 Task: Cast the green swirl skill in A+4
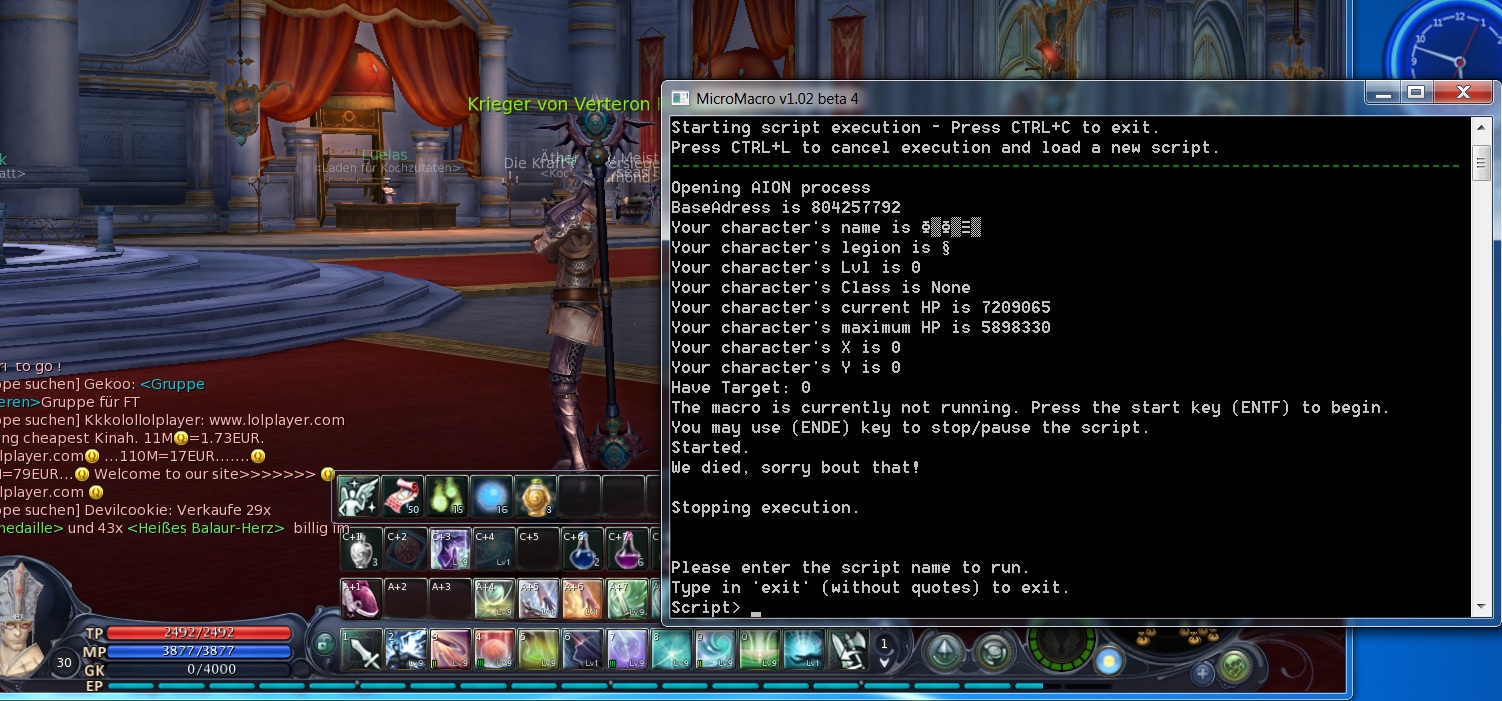point(493,599)
